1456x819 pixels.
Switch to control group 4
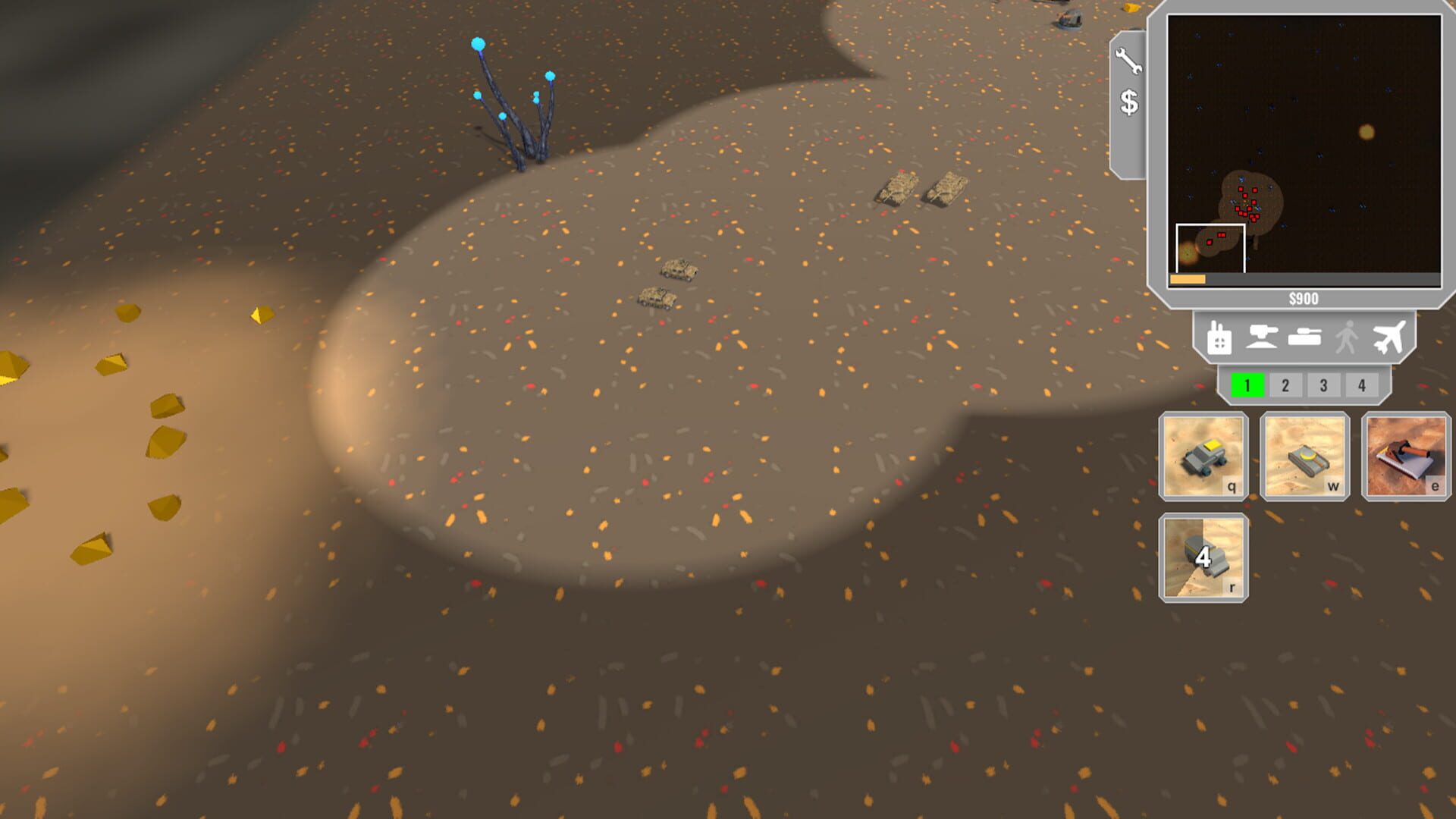click(x=1360, y=384)
